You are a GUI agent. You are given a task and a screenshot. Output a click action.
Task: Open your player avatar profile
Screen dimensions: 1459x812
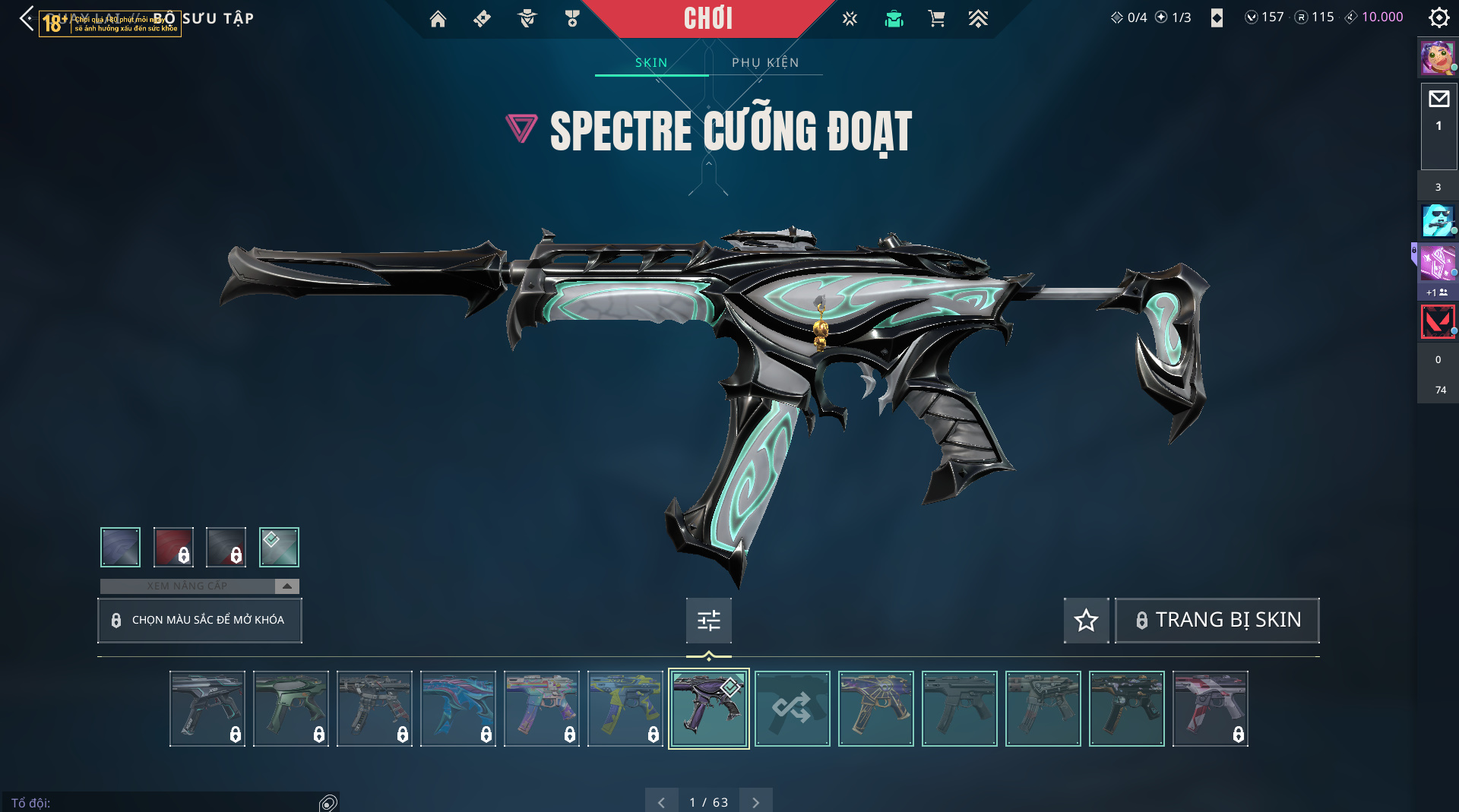click(x=1437, y=58)
